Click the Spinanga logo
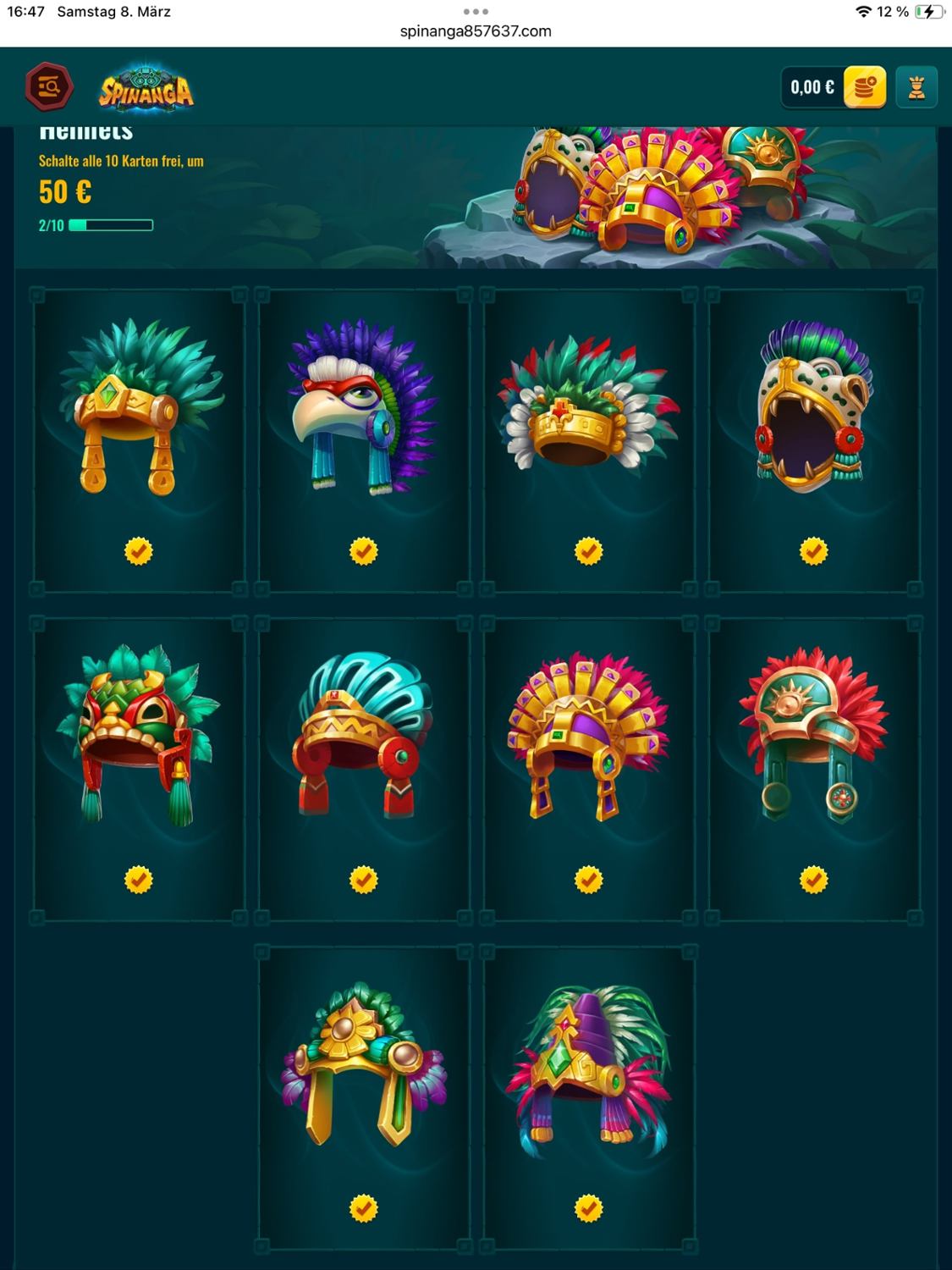Viewport: 952px width, 1270px height. pos(146,89)
